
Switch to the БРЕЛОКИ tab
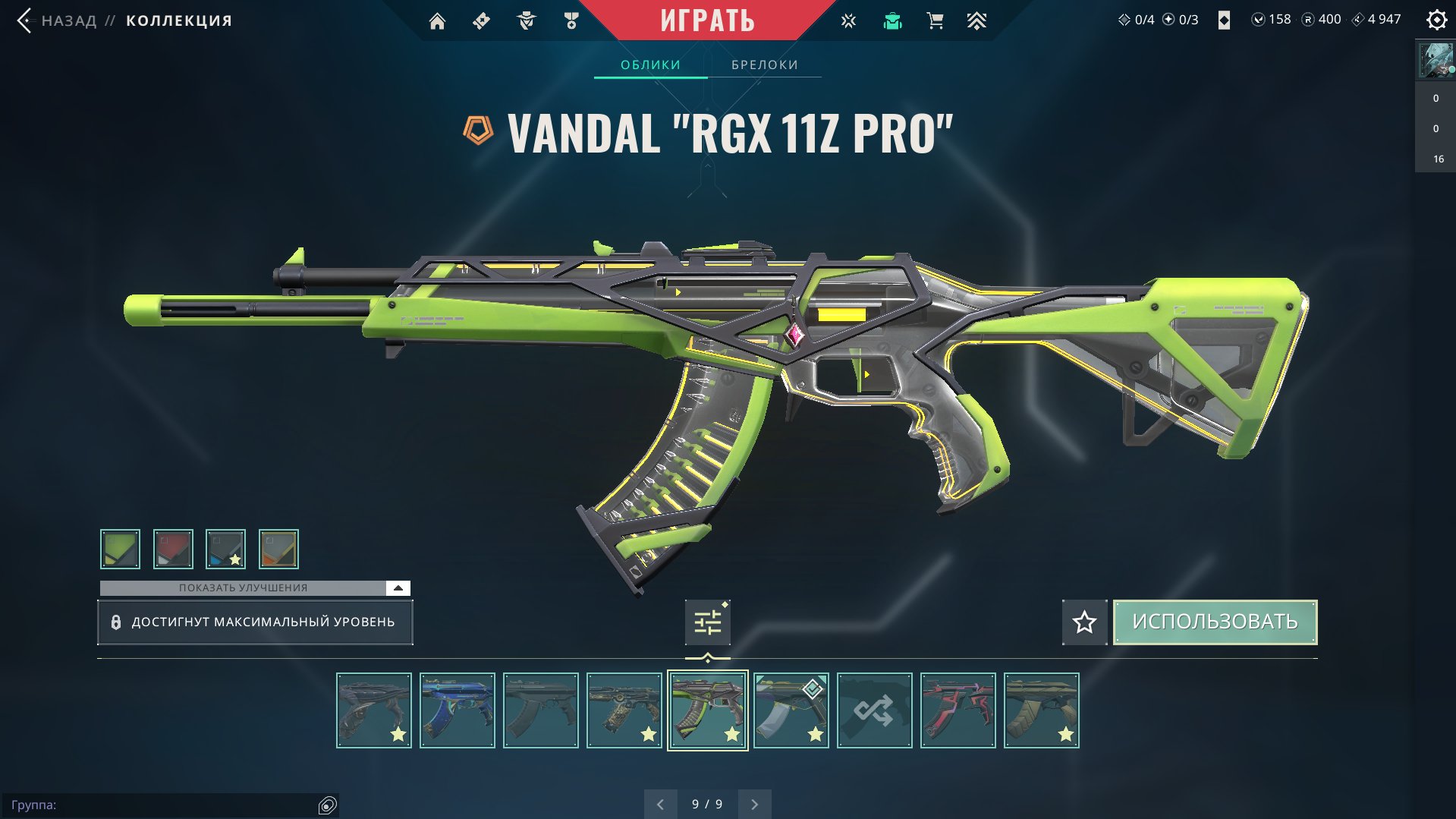(764, 65)
